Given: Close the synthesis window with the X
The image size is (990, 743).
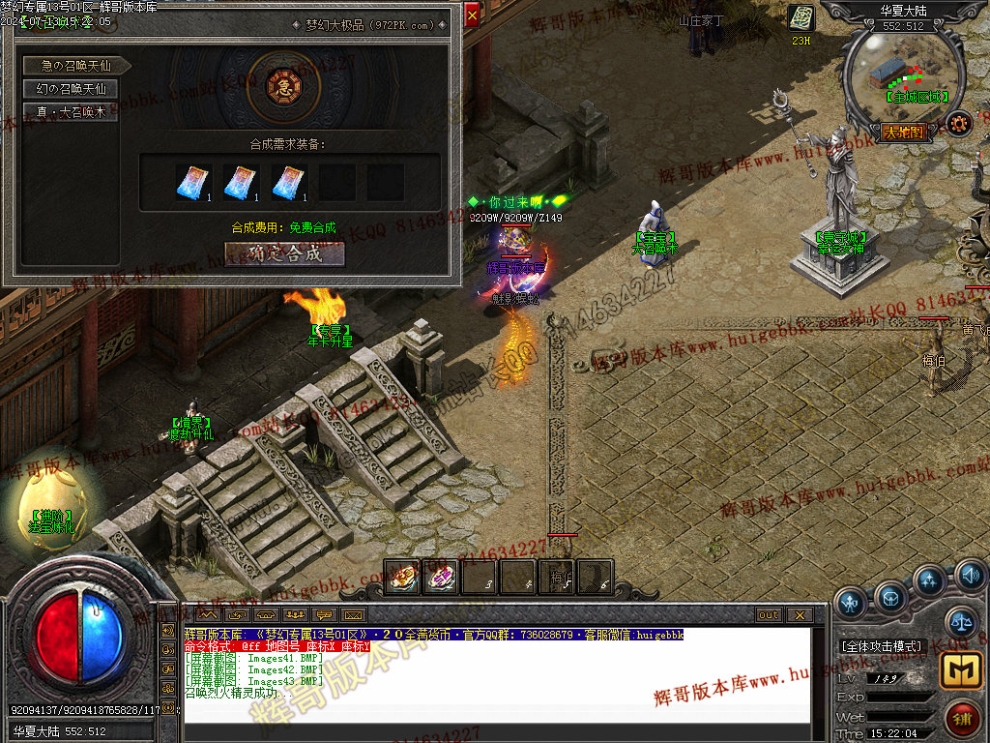Looking at the screenshot, I should click(x=472, y=14).
